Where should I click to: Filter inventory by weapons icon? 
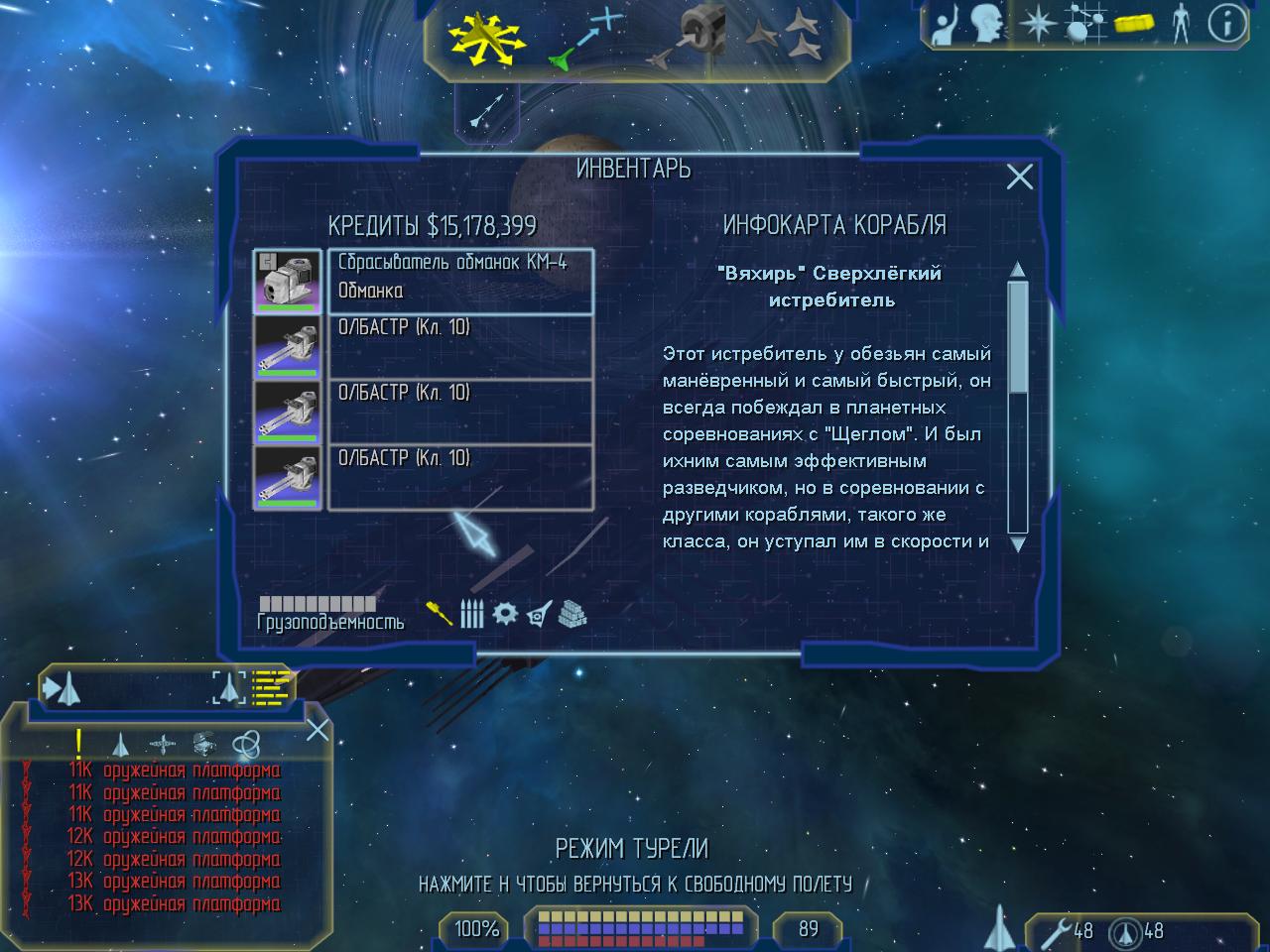[439, 614]
